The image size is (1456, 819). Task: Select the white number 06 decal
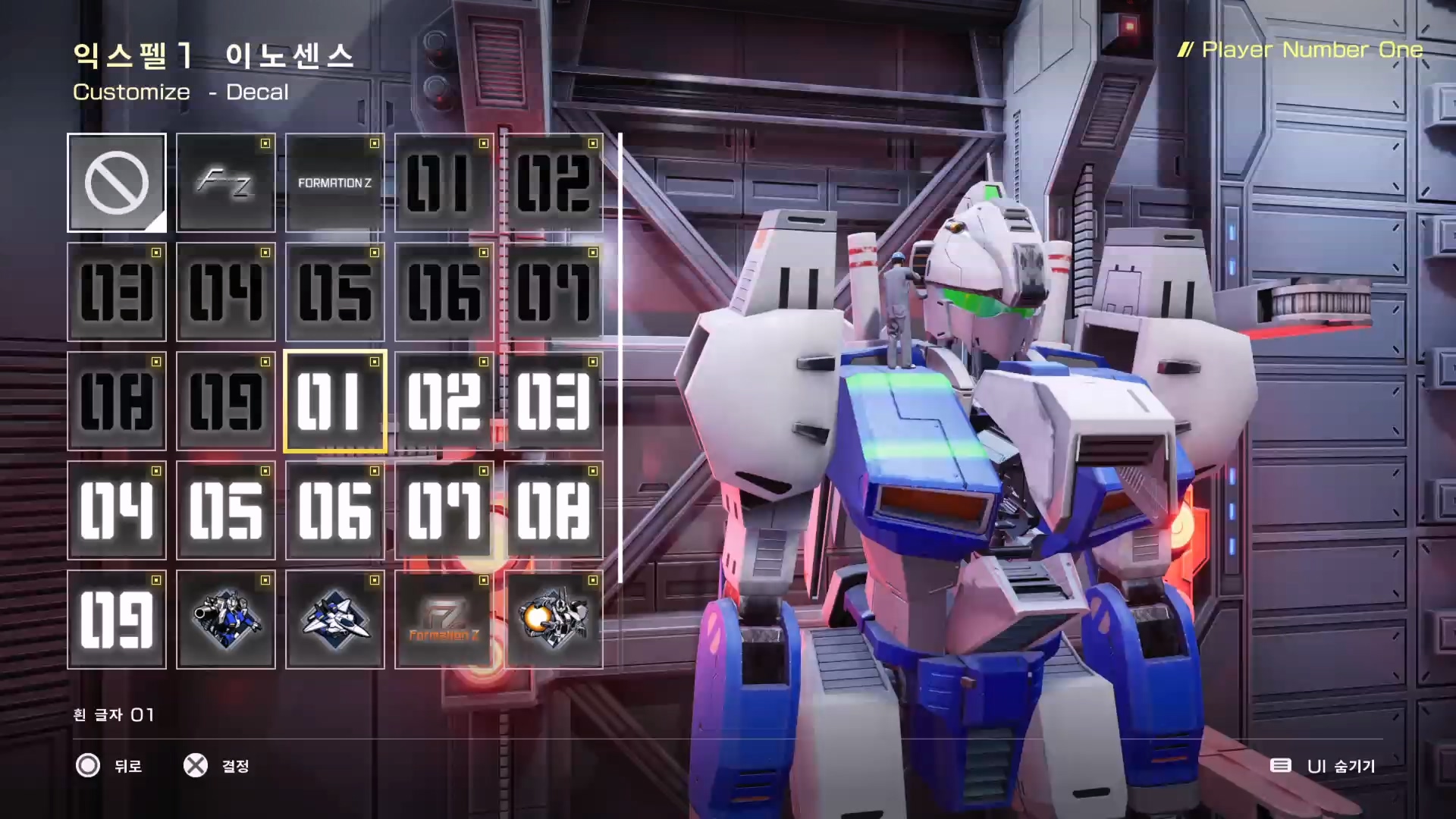pyautogui.click(x=335, y=510)
